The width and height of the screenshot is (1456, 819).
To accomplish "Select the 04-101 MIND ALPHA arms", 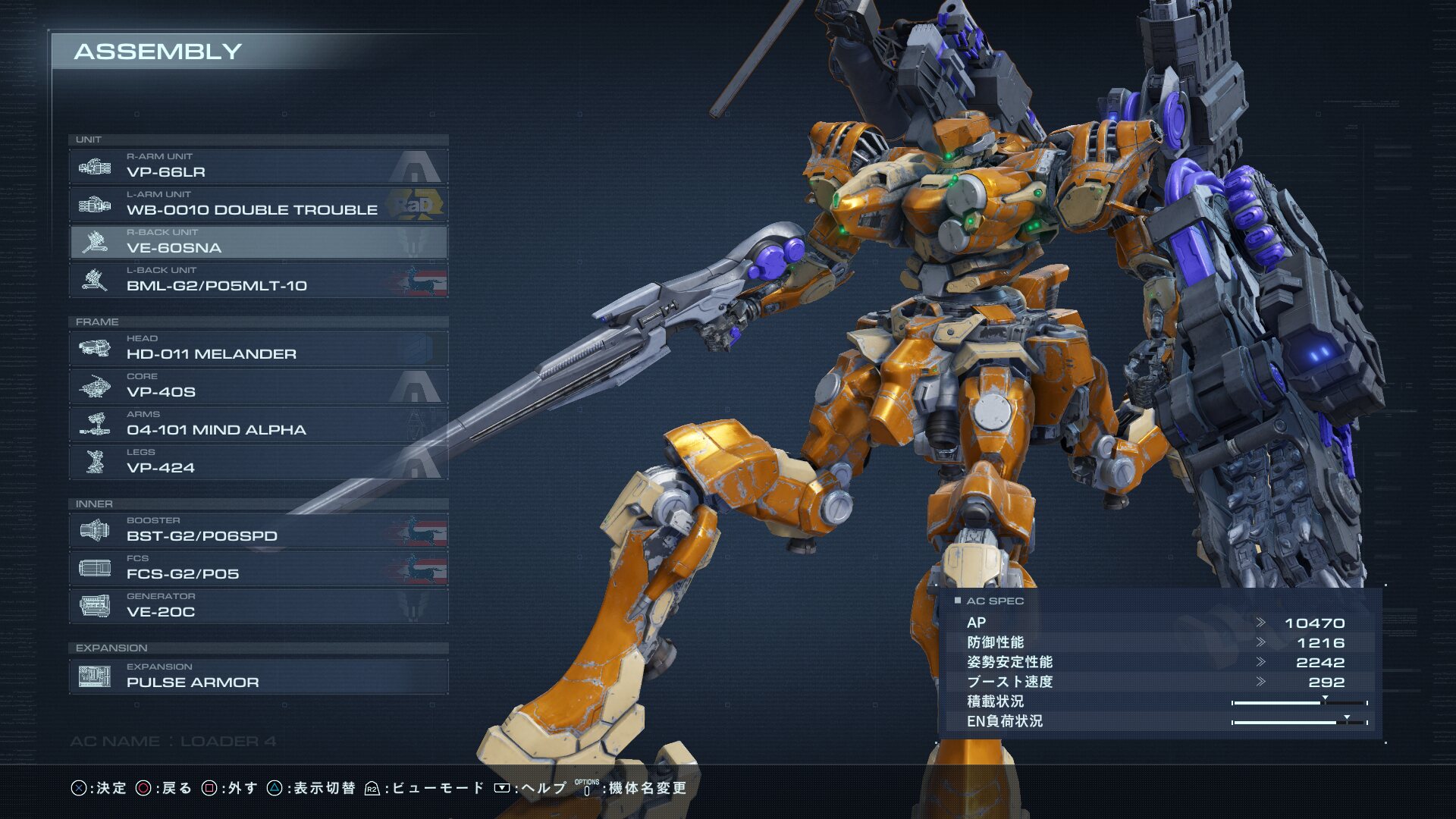I will [x=258, y=424].
